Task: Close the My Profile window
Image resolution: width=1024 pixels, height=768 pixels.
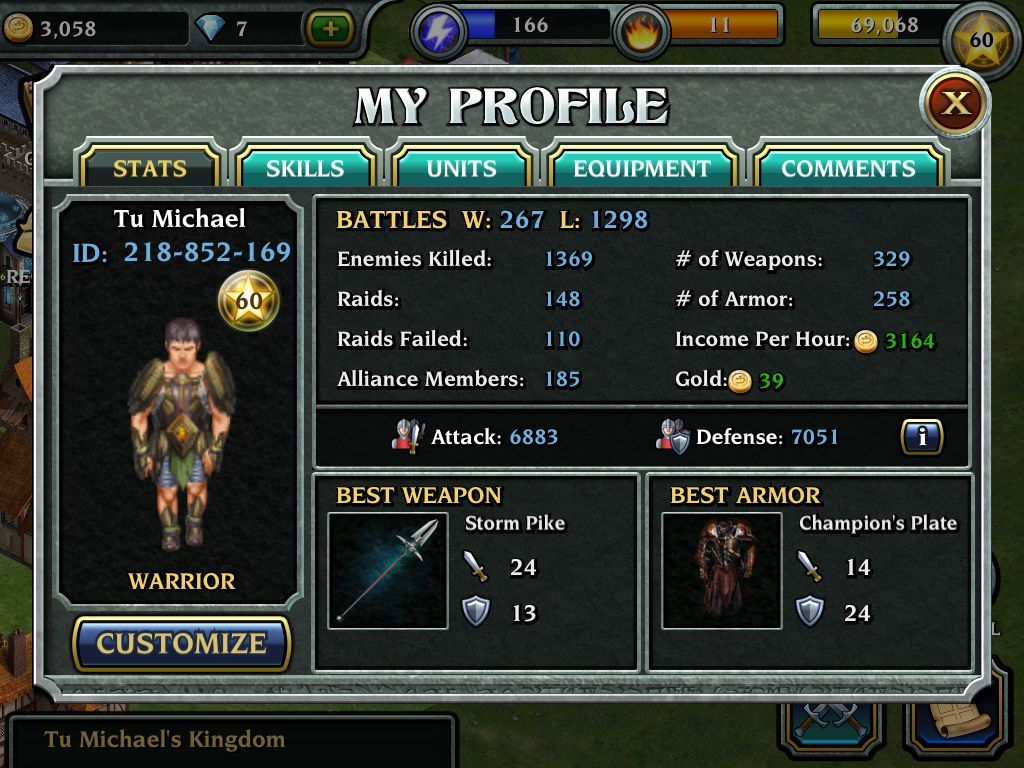Action: click(x=955, y=103)
